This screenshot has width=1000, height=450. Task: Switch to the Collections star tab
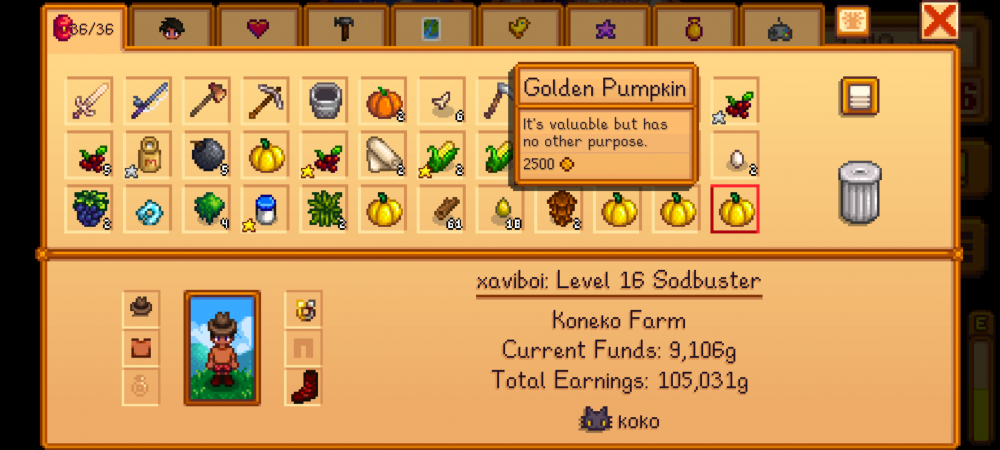pyautogui.click(x=606, y=28)
